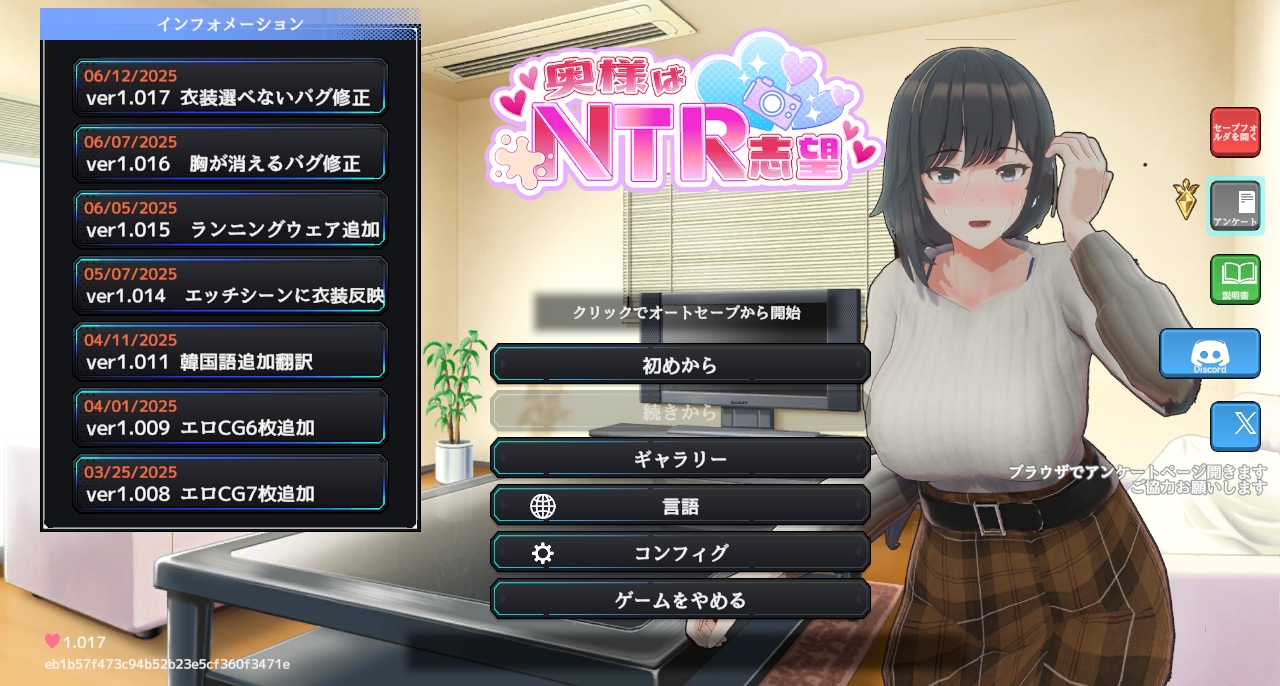Select the ver1.008 update entry
Screen dimensions: 1280x686
pos(230,484)
